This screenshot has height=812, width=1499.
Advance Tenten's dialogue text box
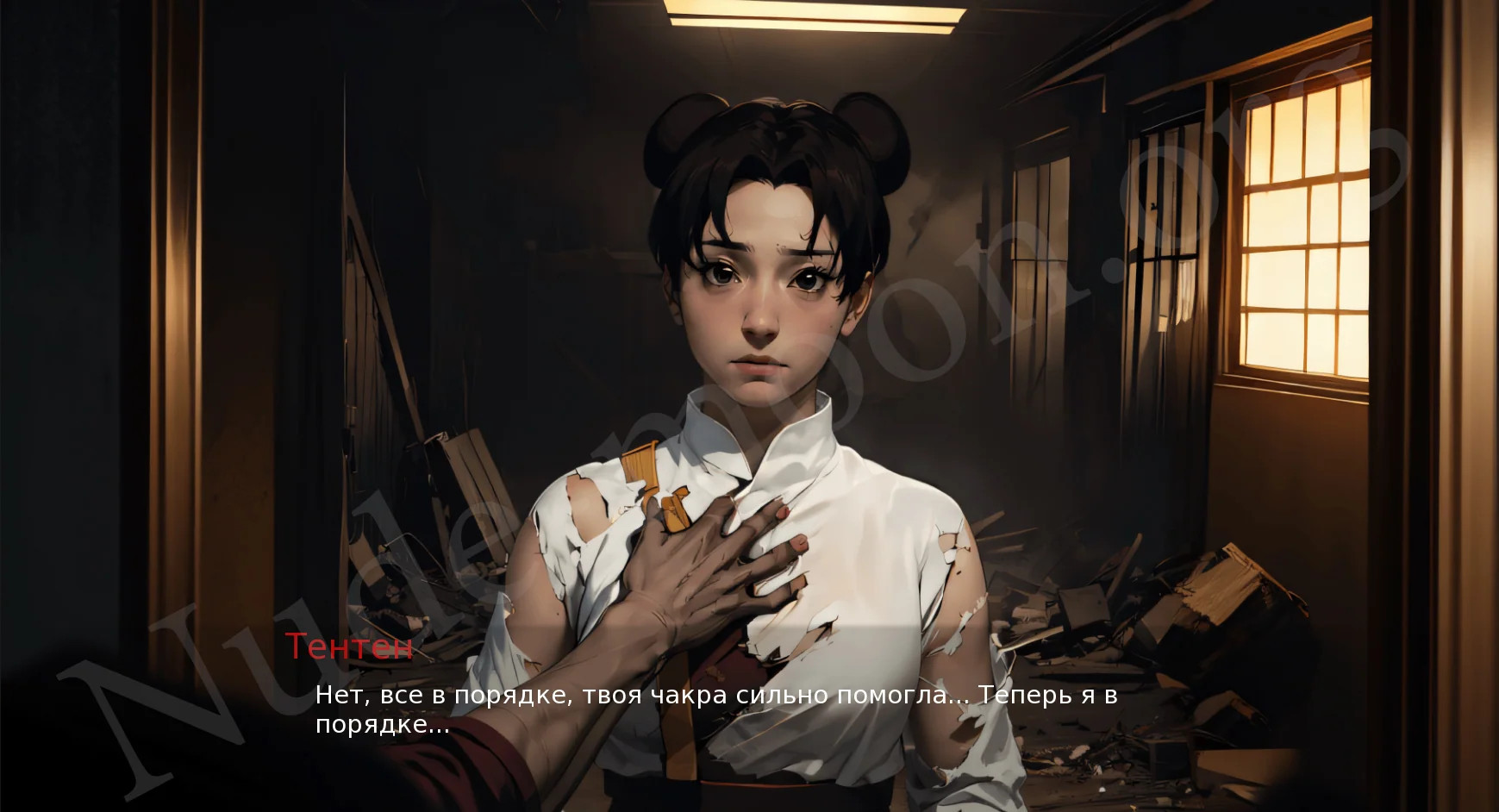[715, 709]
